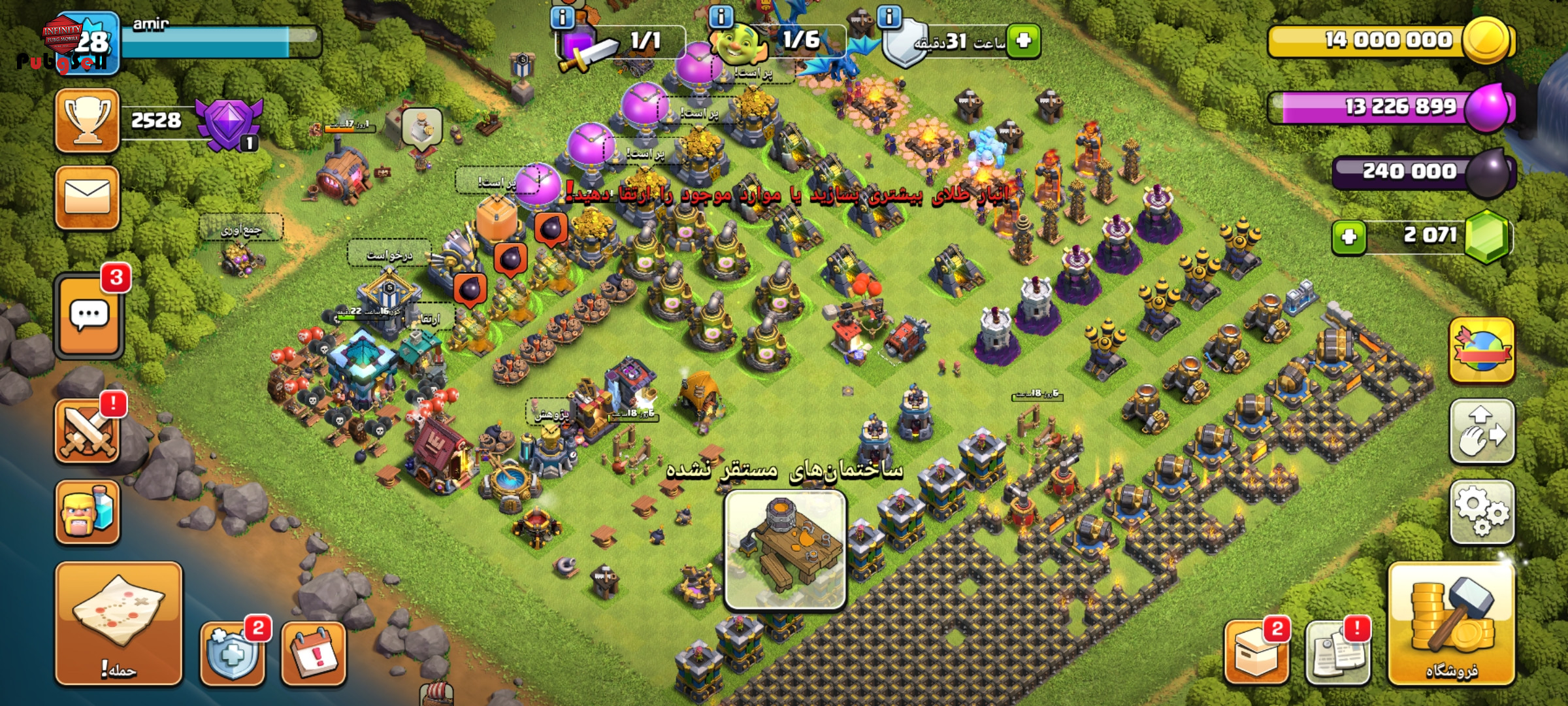The height and width of the screenshot is (706, 1568).
Task: Open the mail inbox envelope
Action: tap(87, 197)
